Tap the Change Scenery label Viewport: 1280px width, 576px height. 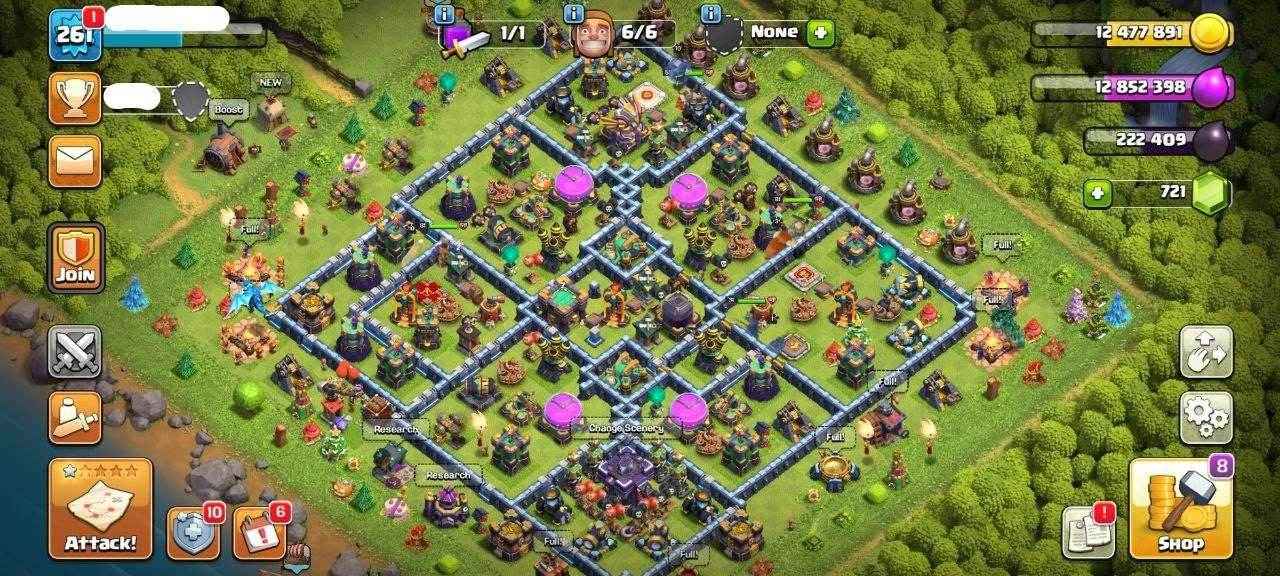[626, 428]
